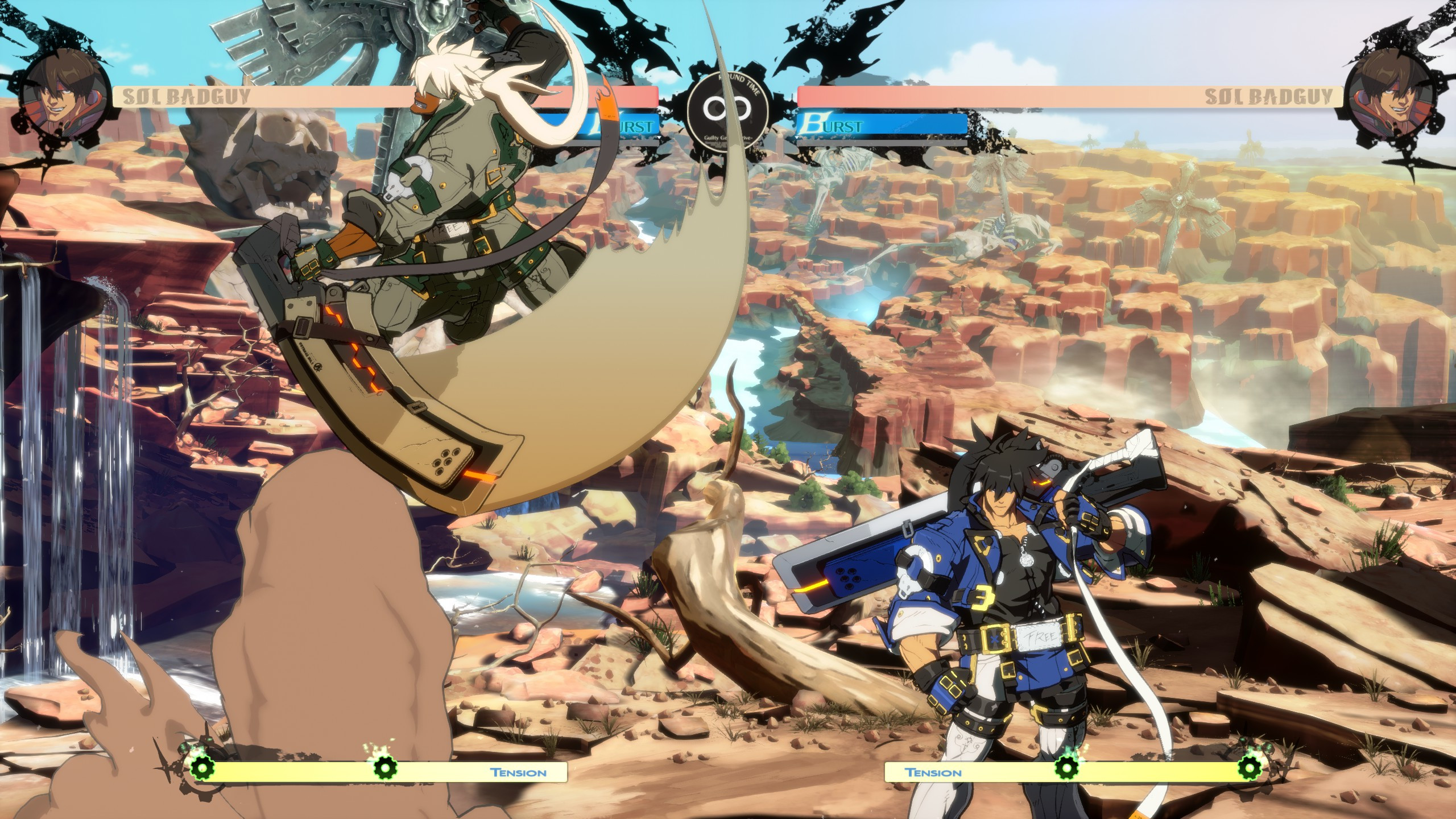The width and height of the screenshot is (1456, 819).
Task: Toggle Player 2's blue Burst gauge
Action: tap(882, 122)
